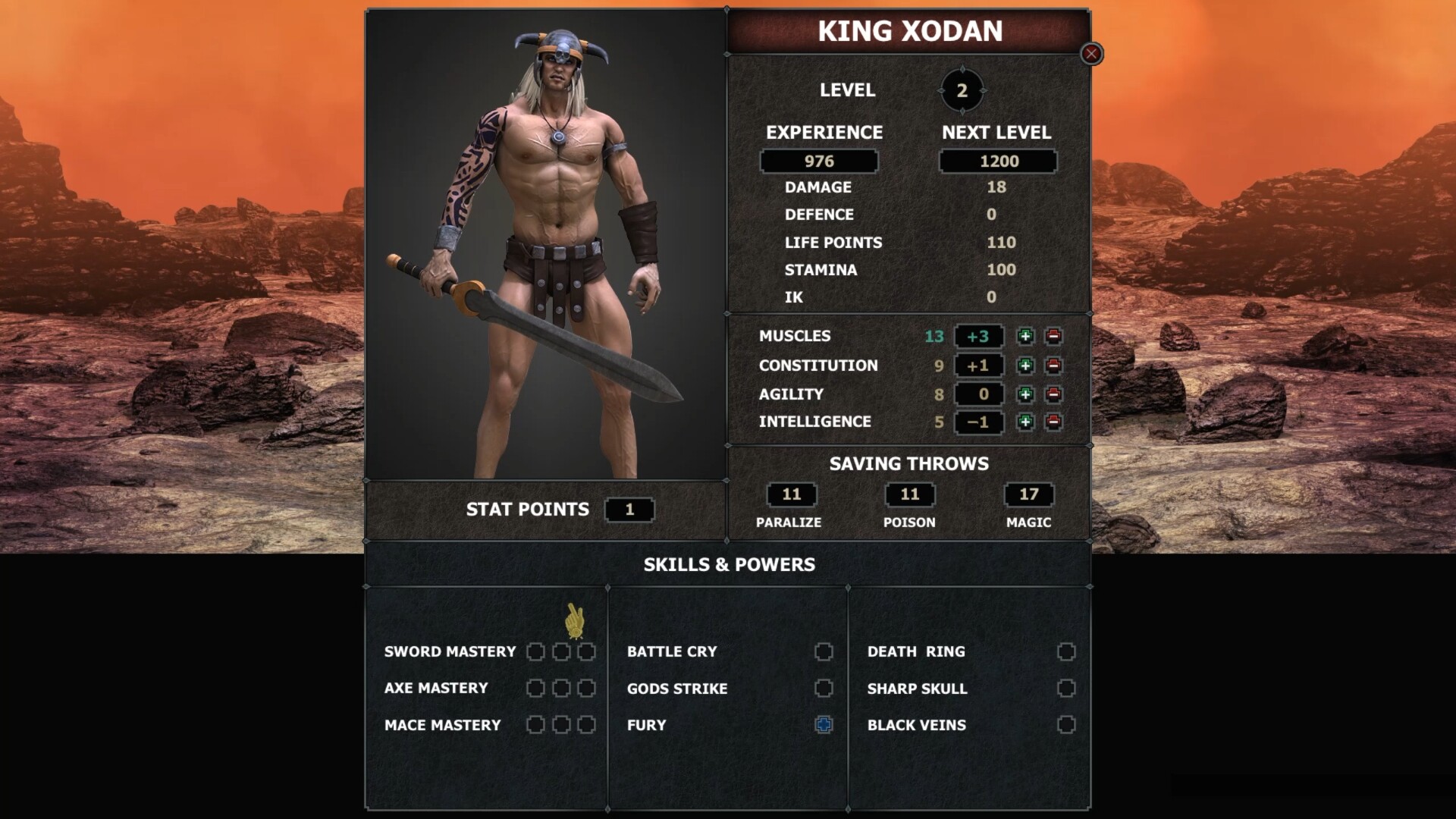1456x819 pixels.
Task: Click the Muscles +3 allocation field
Action: click(978, 336)
